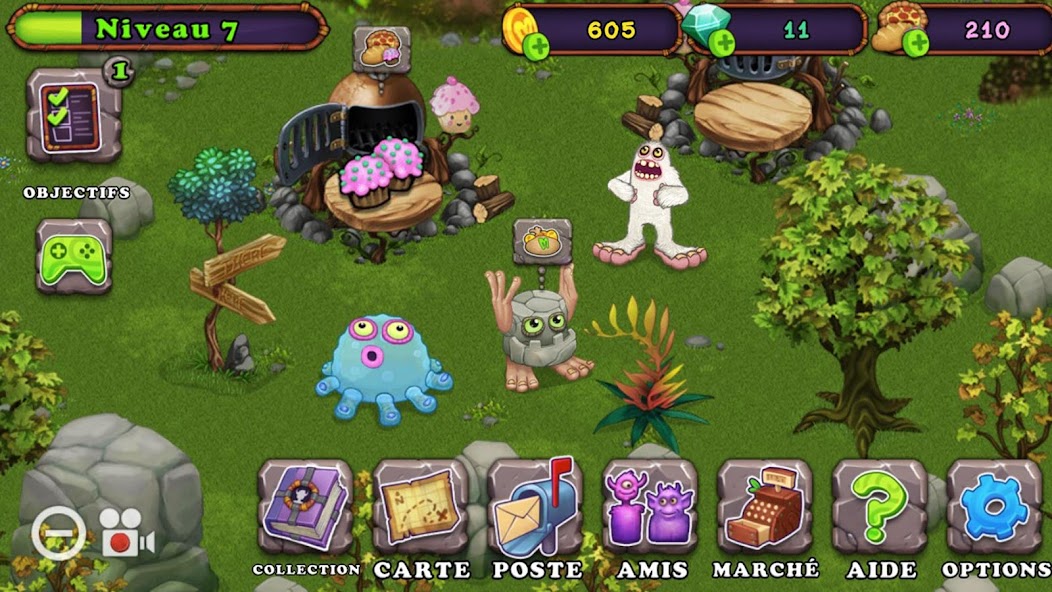Tap the green gamepad button
The height and width of the screenshot is (592, 1052).
(74, 257)
